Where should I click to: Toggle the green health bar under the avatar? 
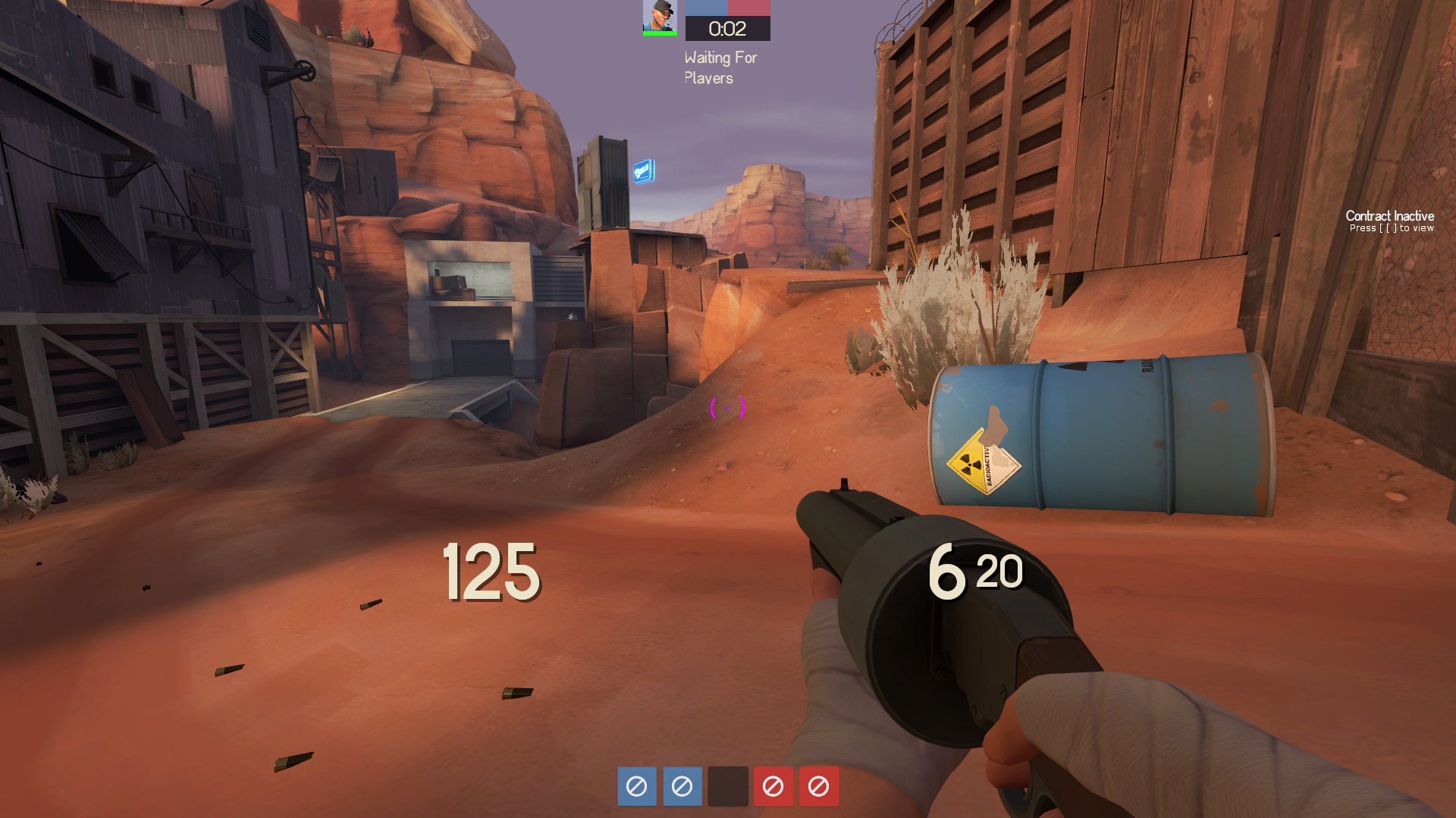pyautogui.click(x=659, y=32)
